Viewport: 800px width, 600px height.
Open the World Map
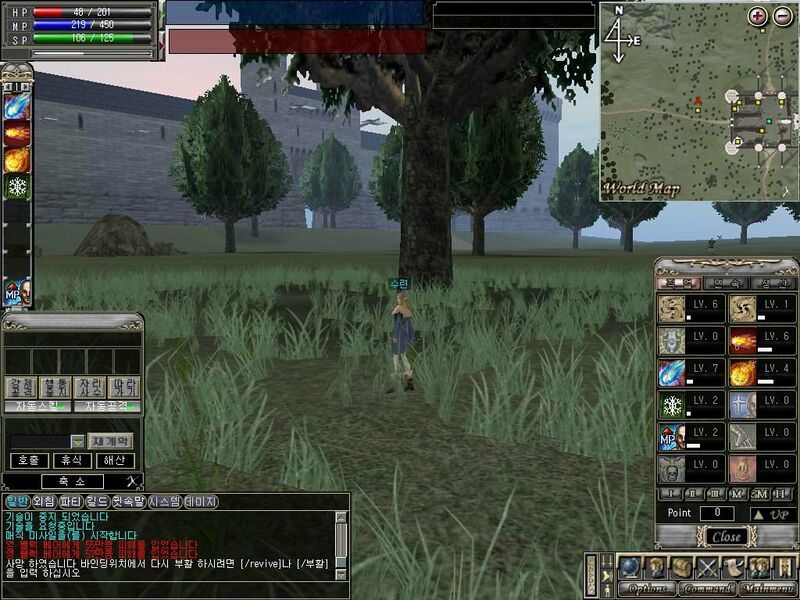641,189
